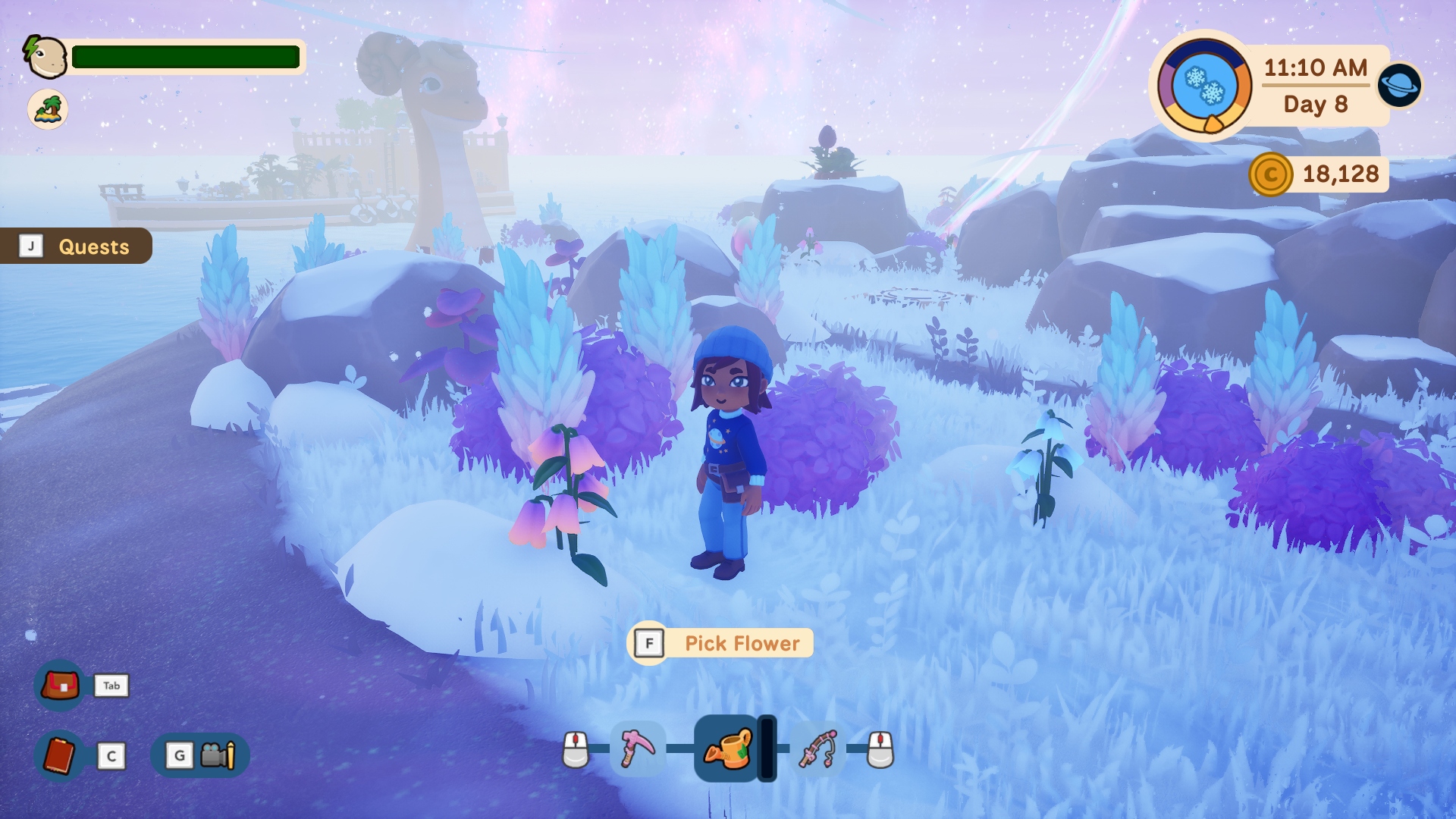Select the orange watering can slot

click(x=727, y=748)
